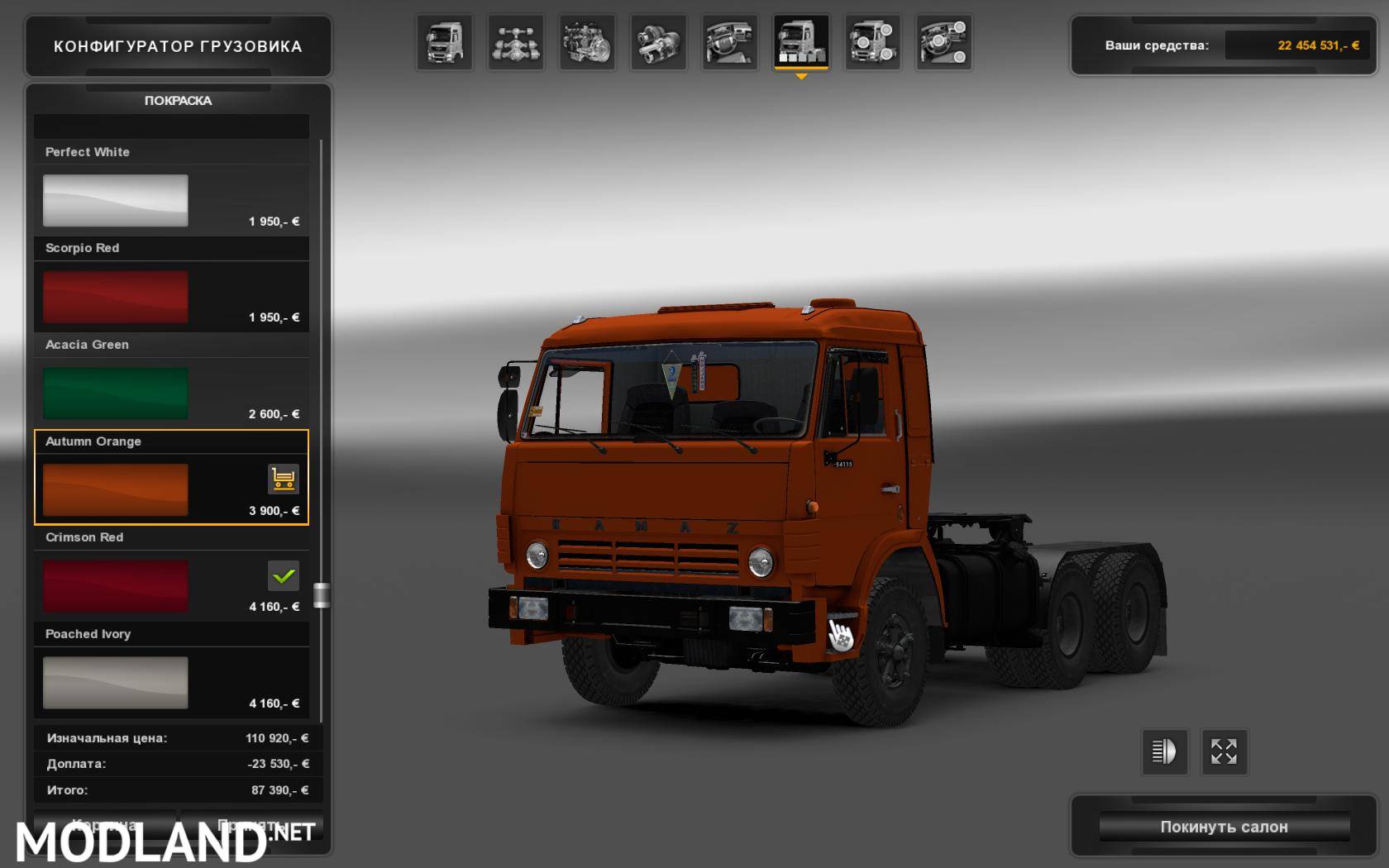Open the Корзина cart button

[104, 825]
